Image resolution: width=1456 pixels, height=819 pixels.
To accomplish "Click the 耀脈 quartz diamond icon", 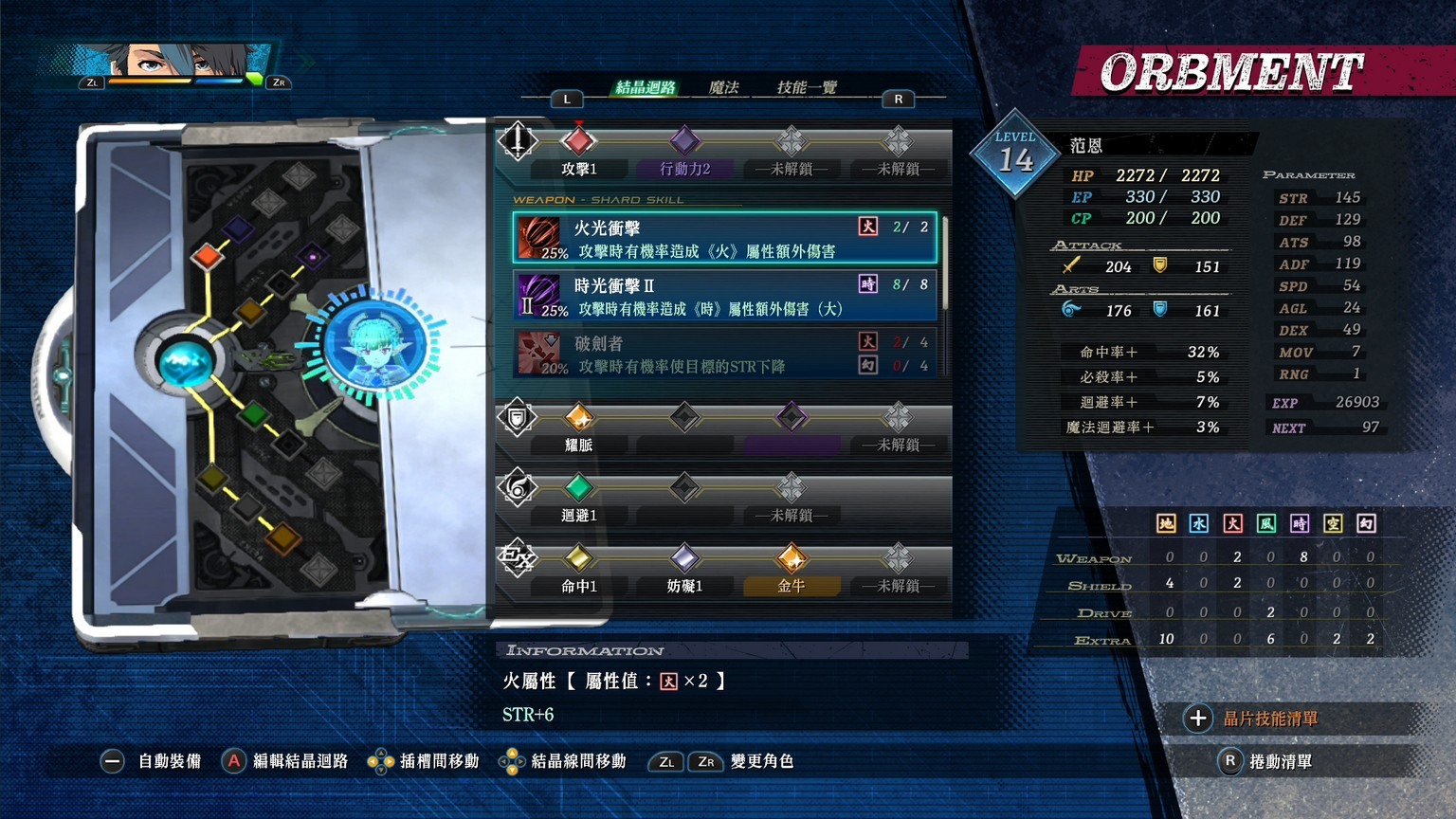I will point(580,417).
